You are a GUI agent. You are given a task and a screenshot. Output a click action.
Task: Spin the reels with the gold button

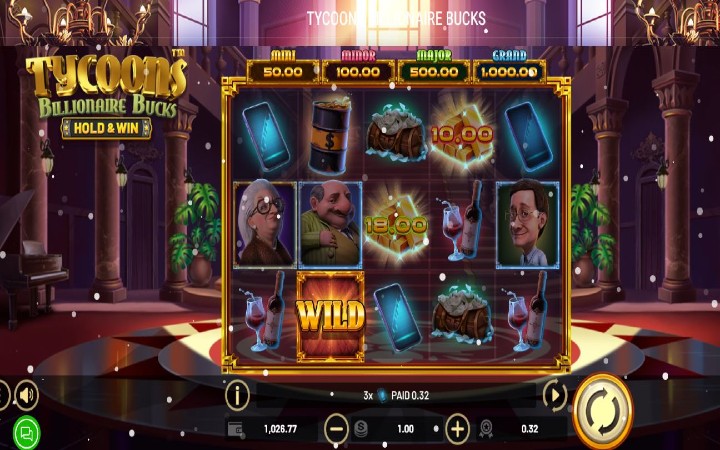point(604,412)
